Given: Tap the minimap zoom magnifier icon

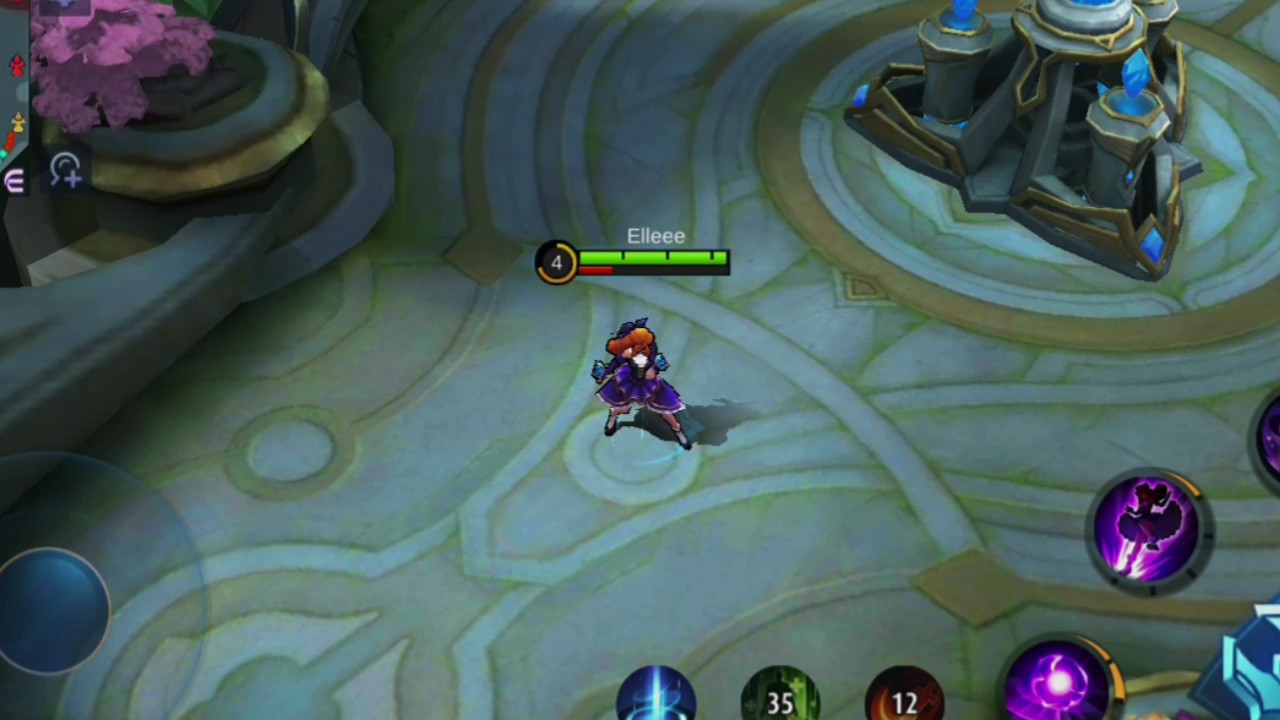Looking at the screenshot, I should pyautogui.click(x=66, y=170).
